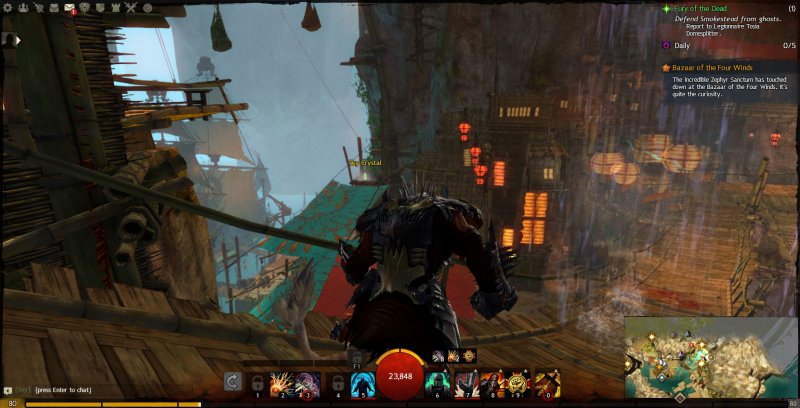Open the mail envelope with unread notification

tap(70, 8)
